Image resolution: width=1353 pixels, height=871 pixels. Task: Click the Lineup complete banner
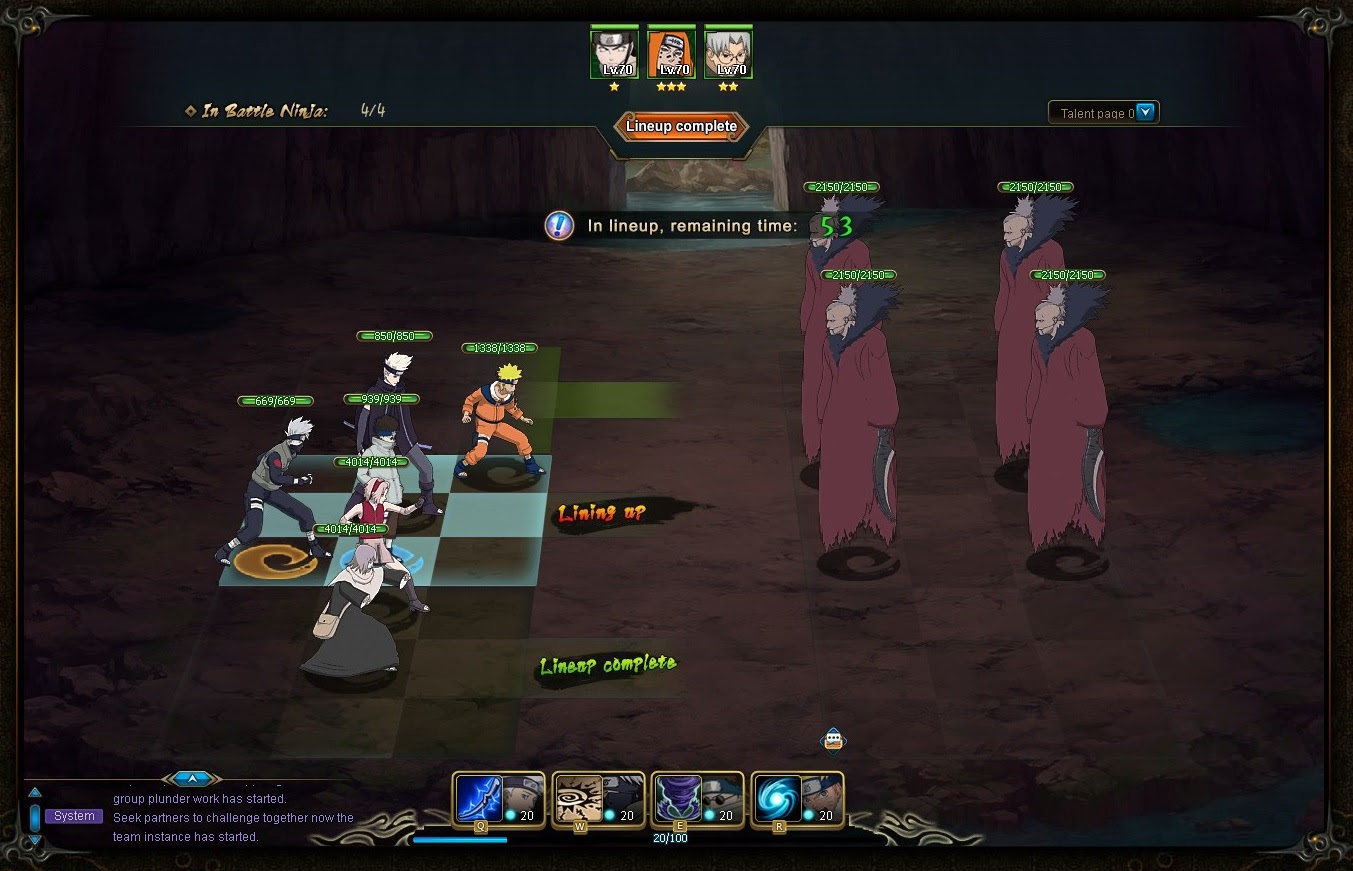pos(681,127)
